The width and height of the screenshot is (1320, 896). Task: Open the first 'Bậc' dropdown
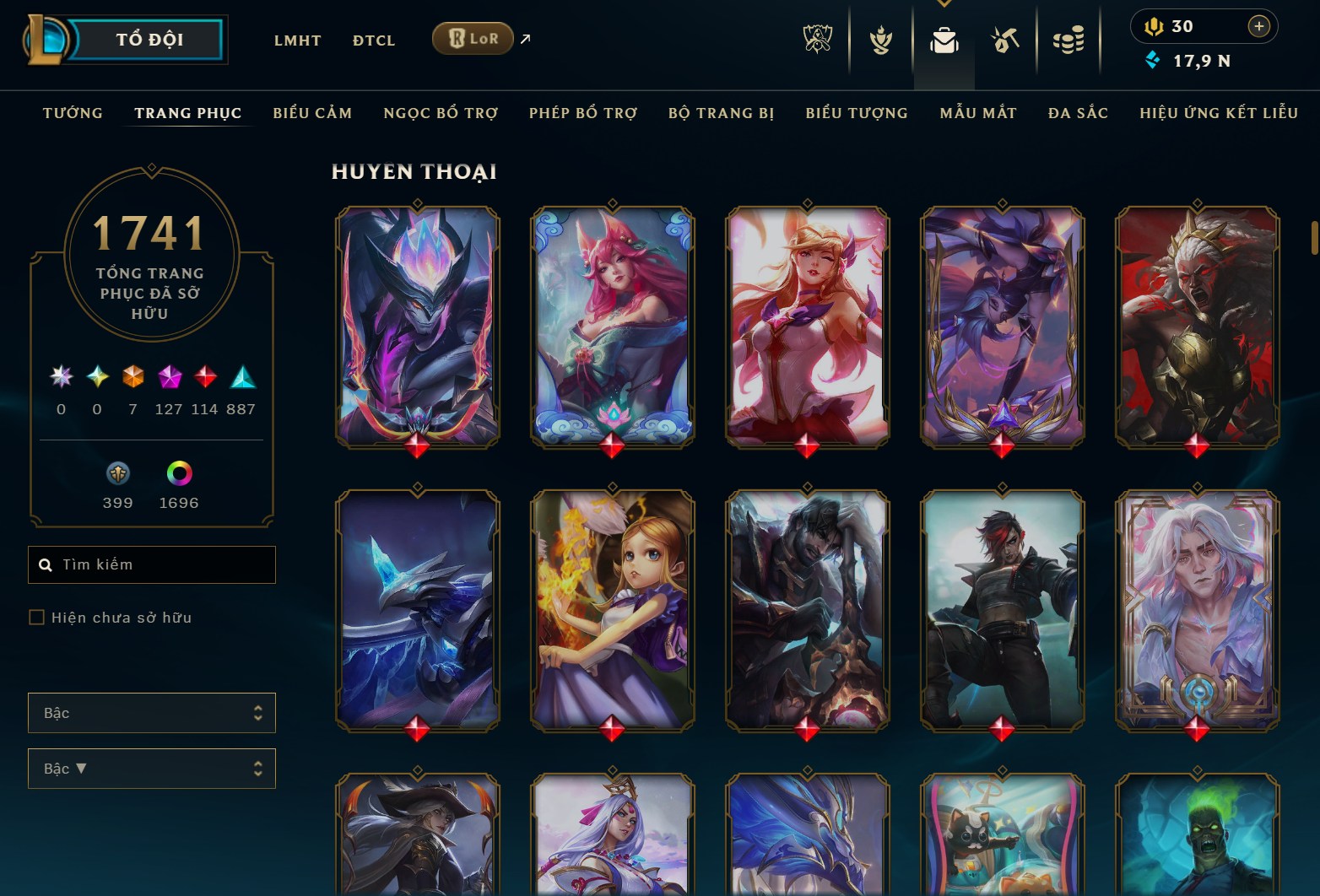pos(152,713)
